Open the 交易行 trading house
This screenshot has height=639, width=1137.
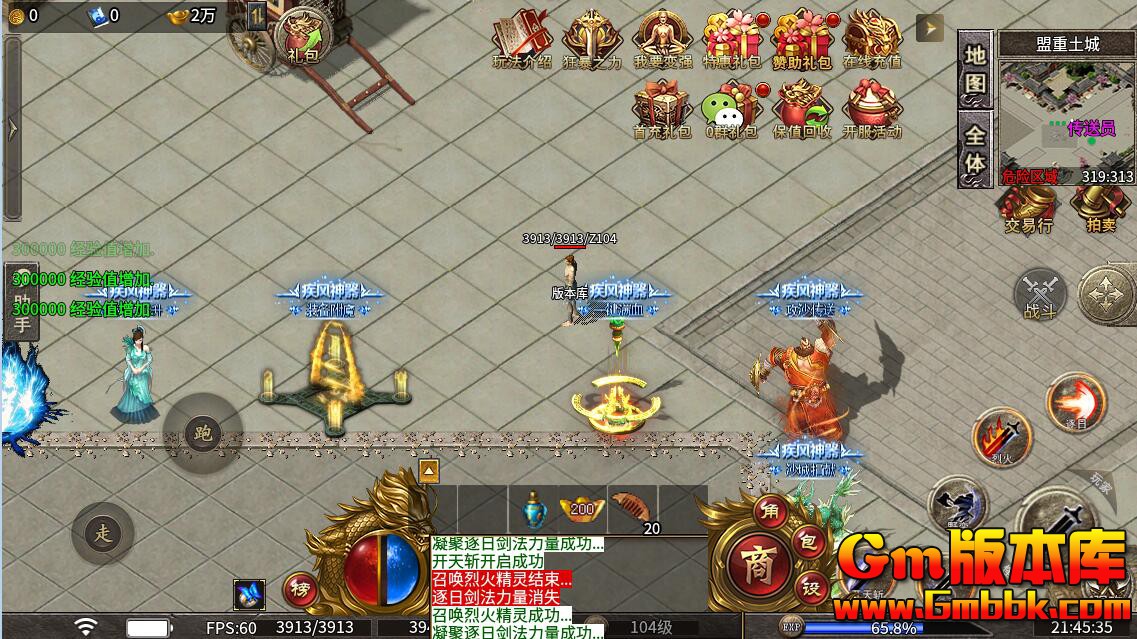(1028, 207)
